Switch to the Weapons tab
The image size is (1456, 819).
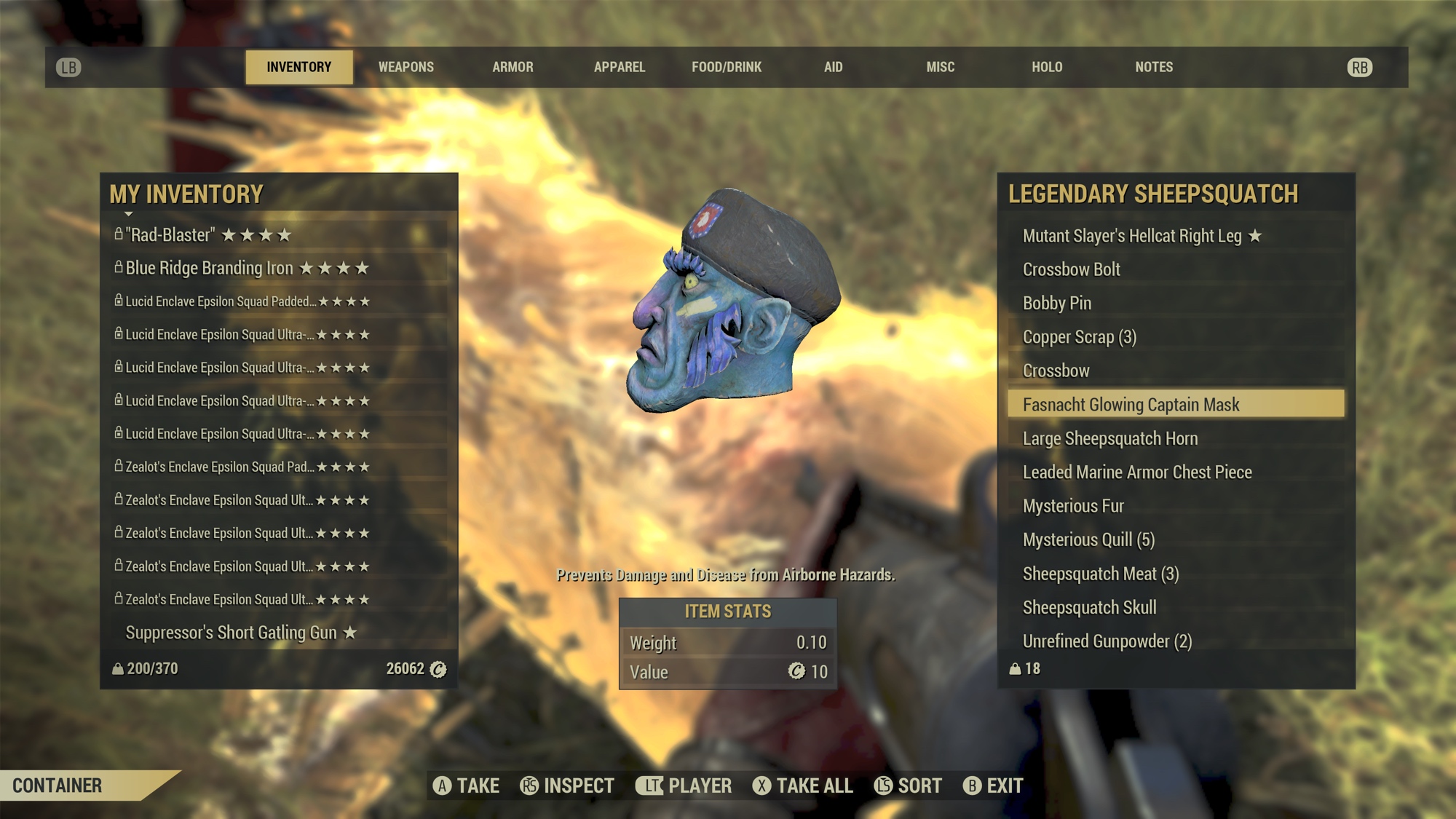coord(405,67)
